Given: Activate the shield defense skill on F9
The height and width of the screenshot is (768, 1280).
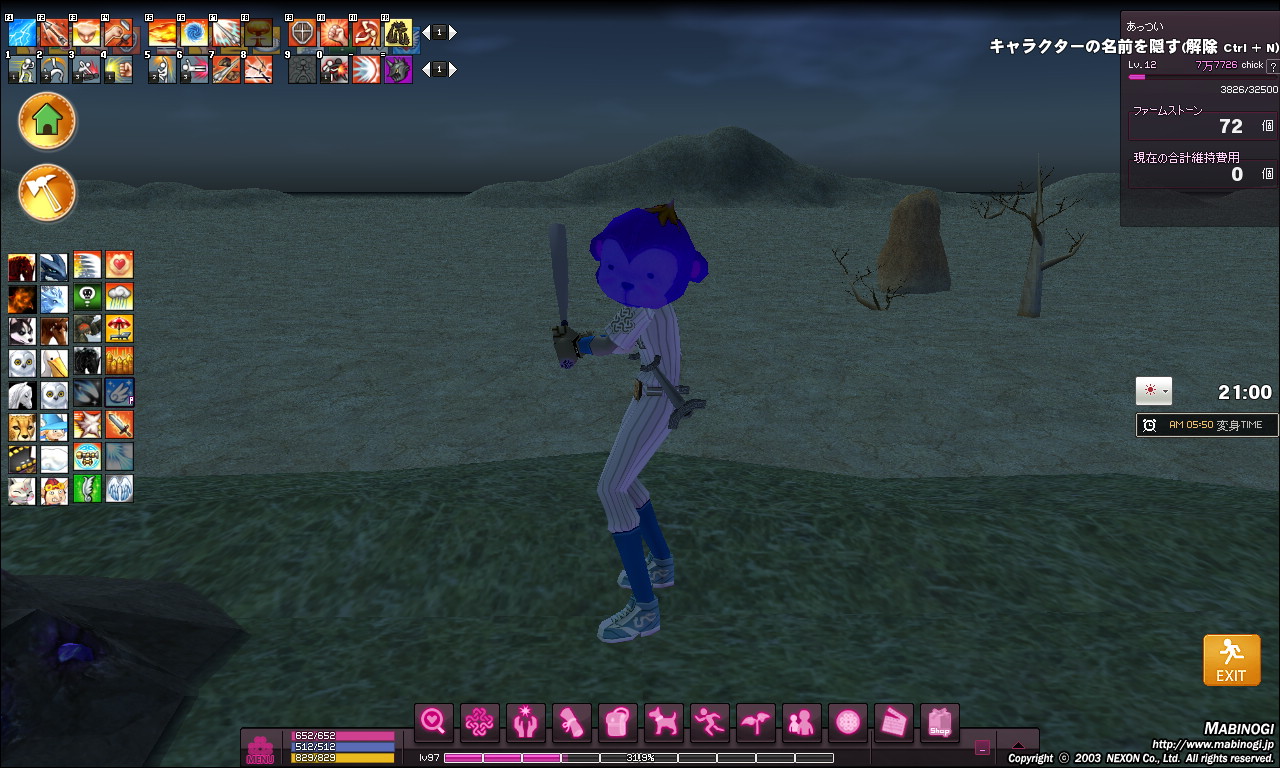Looking at the screenshot, I should 302,33.
